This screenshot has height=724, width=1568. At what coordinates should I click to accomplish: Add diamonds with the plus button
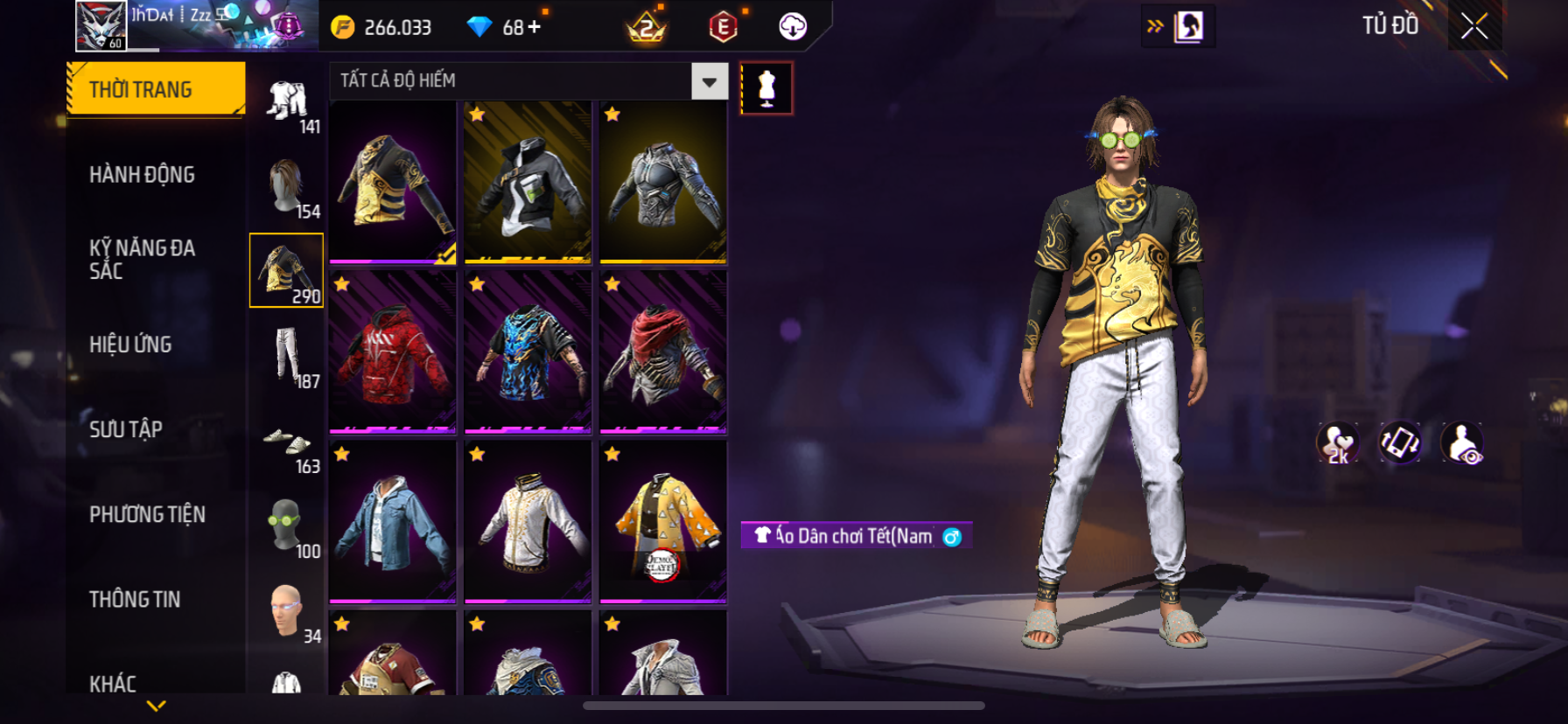click(x=534, y=27)
